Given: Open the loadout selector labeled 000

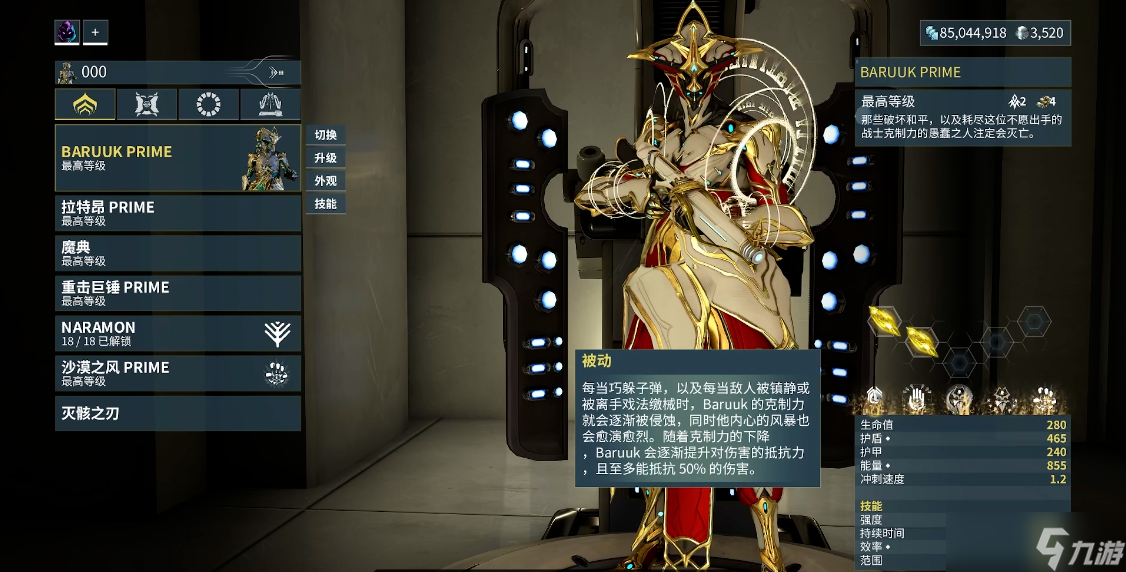Looking at the screenshot, I should point(177,72).
